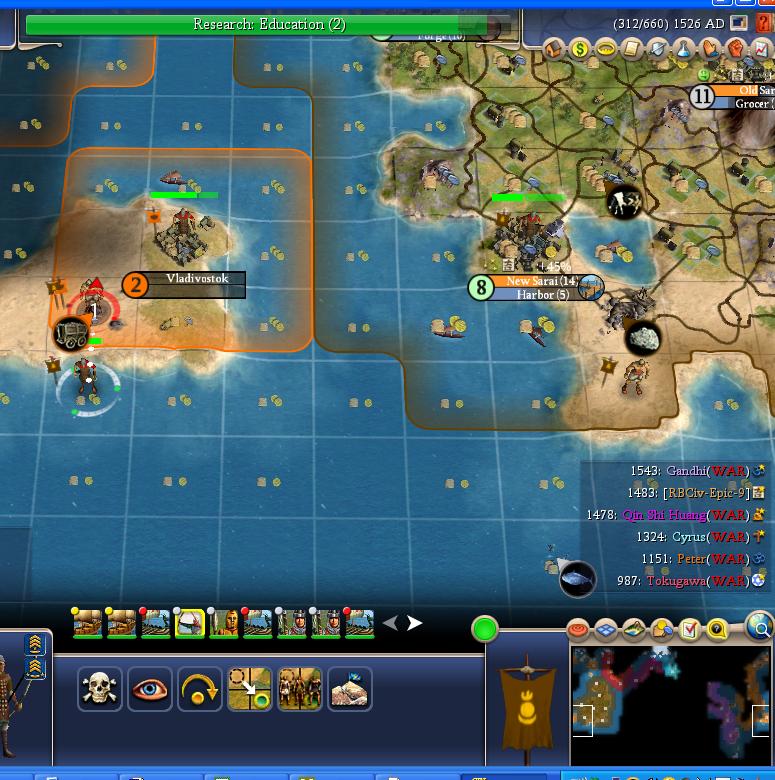Click Gandhi in the scoreboard
The height and width of the screenshot is (780, 775).
click(x=686, y=471)
